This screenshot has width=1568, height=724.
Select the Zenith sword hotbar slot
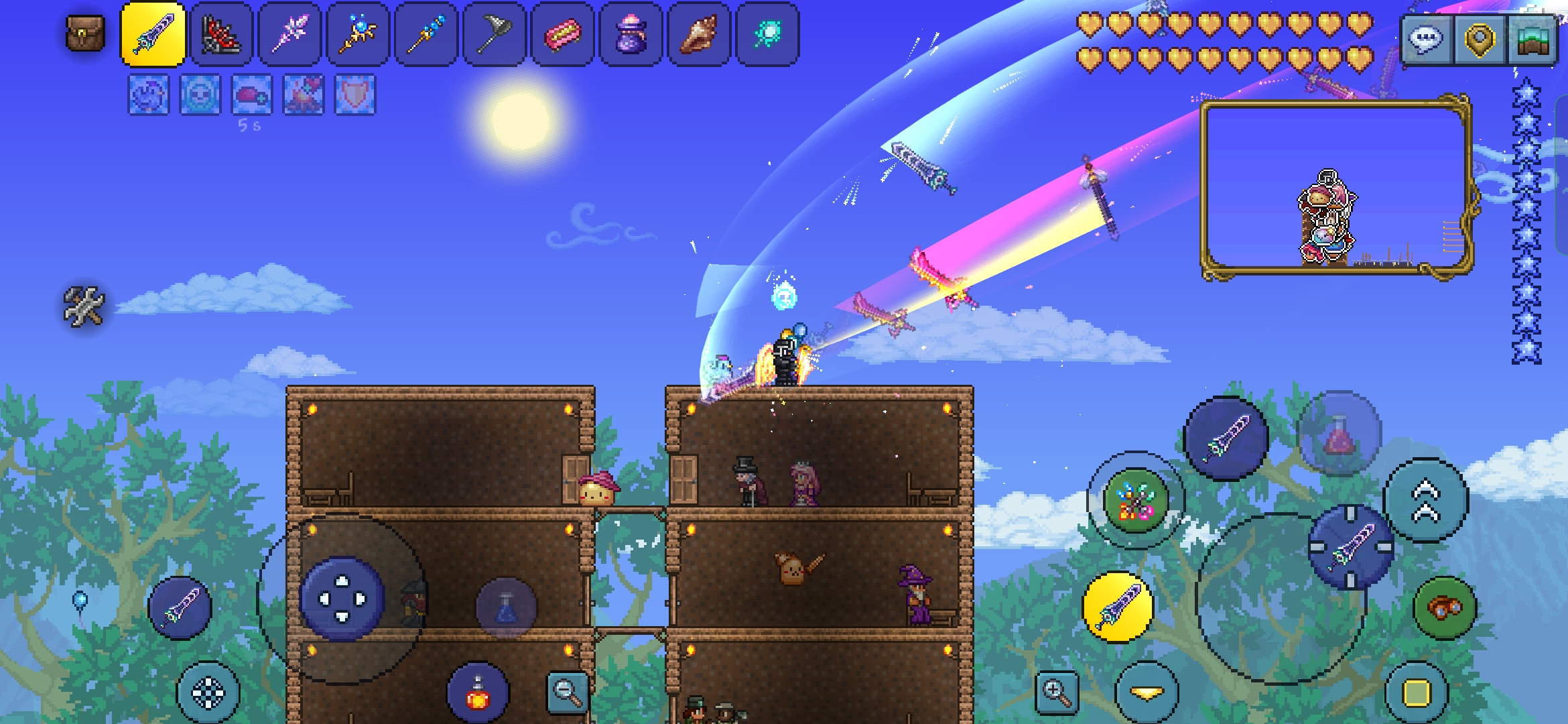click(153, 34)
